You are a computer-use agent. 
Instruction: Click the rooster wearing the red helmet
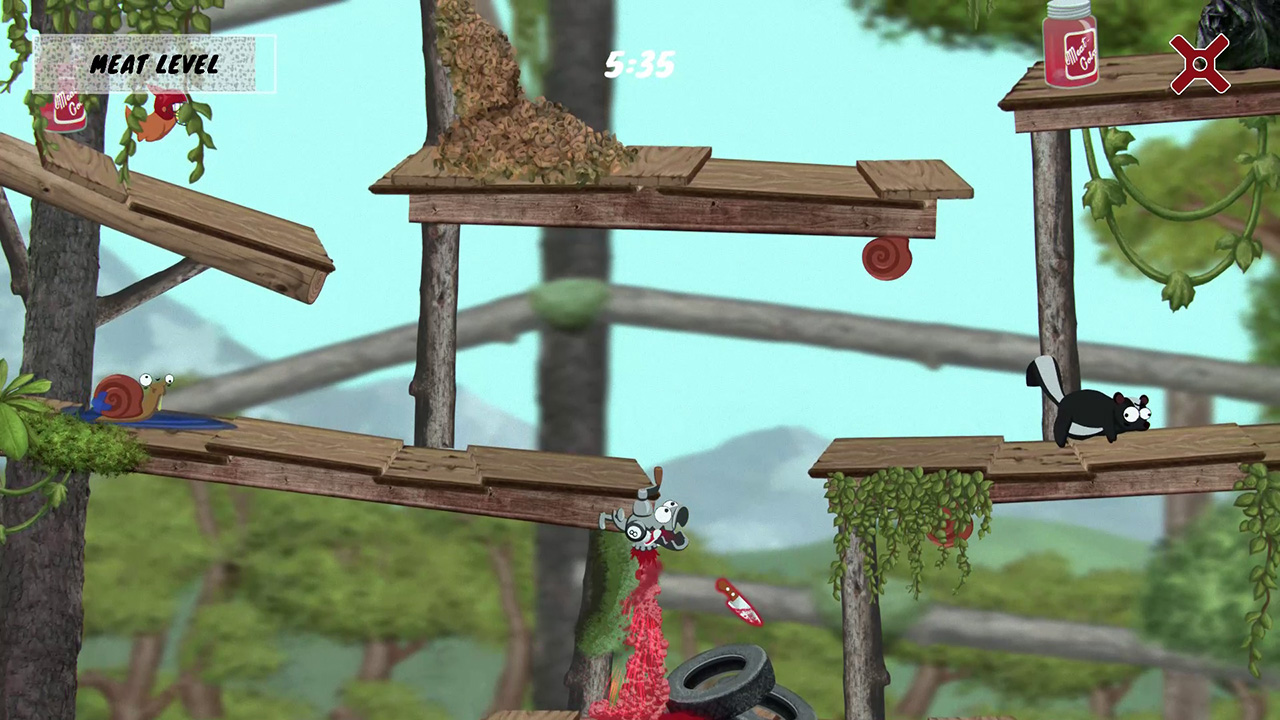click(x=160, y=115)
